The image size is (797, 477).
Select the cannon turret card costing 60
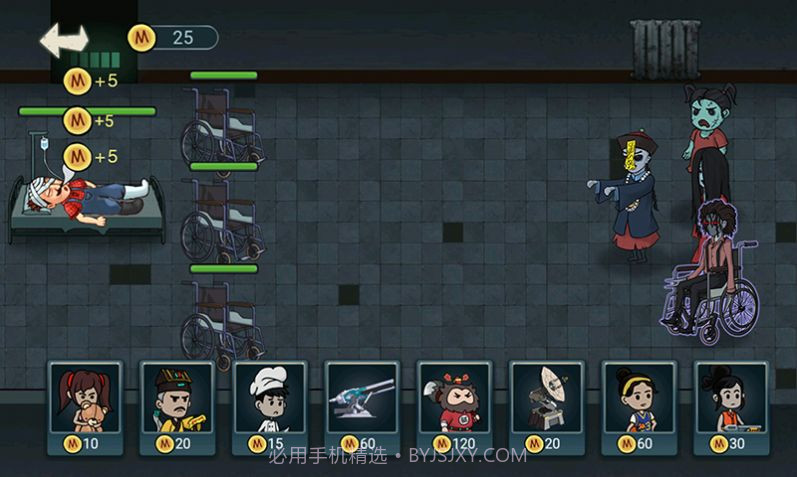[x=361, y=407]
